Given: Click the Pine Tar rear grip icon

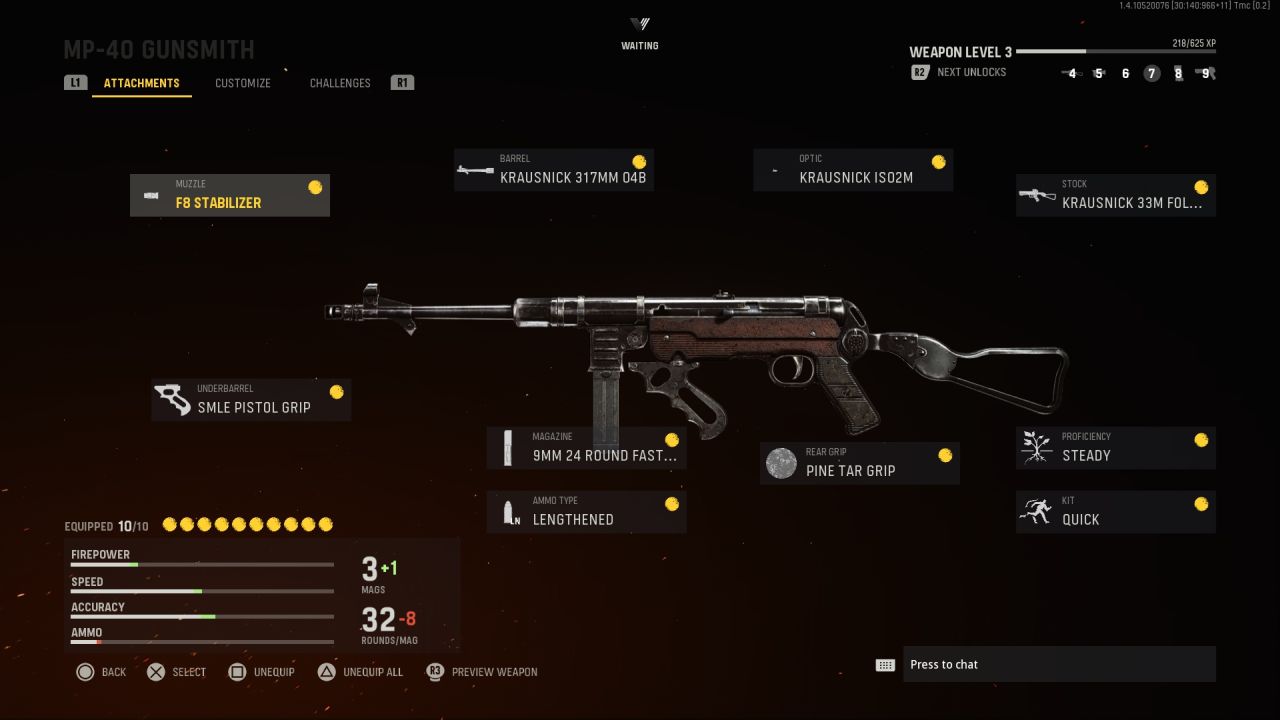Looking at the screenshot, I should coord(781,463).
